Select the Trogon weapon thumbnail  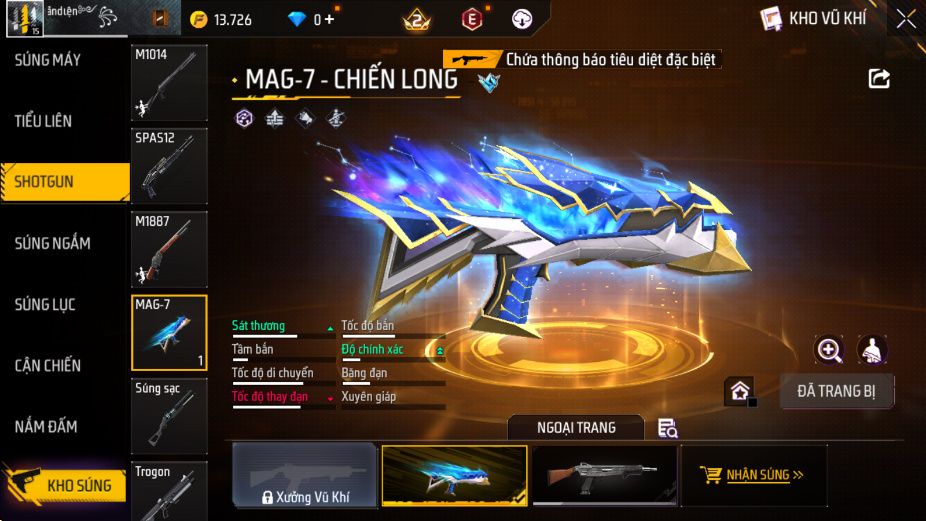coord(169,491)
